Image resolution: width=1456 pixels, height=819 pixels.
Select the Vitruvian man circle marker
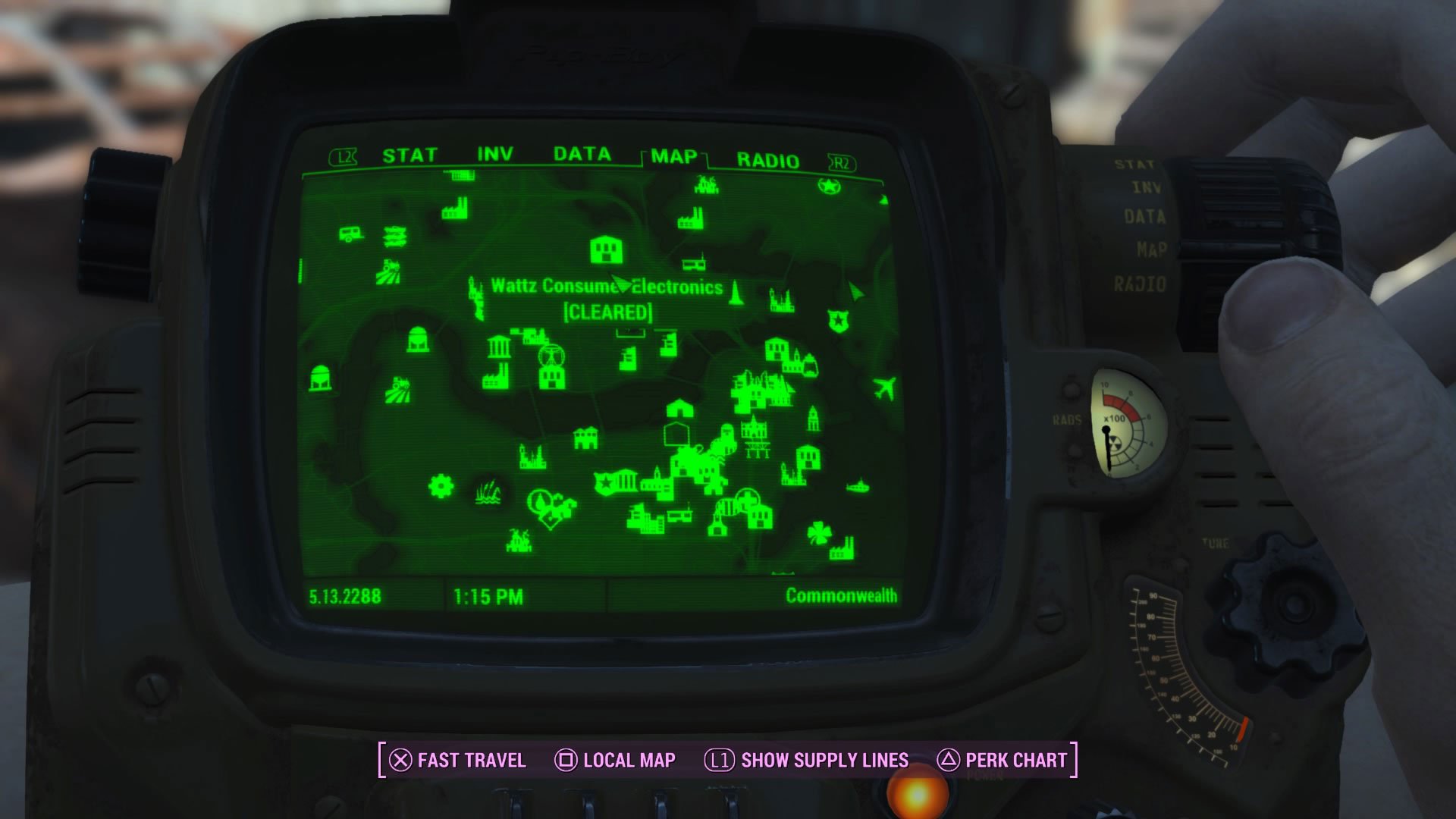tap(551, 355)
